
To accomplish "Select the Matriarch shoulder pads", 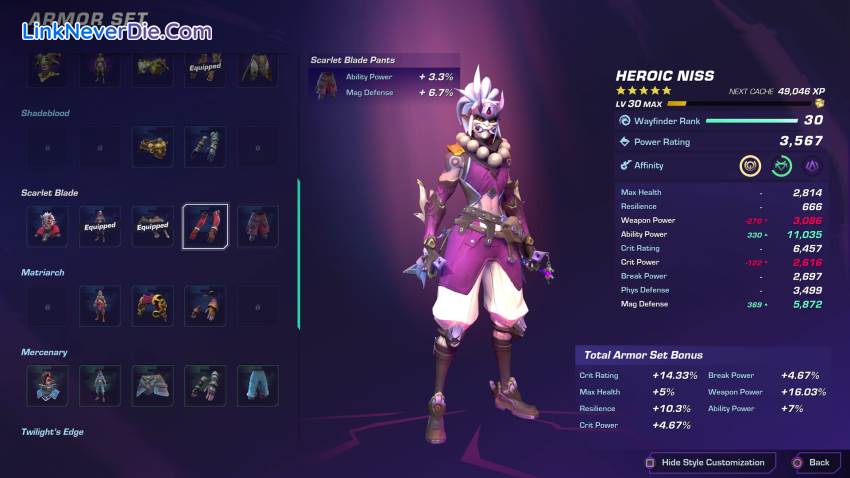I will (x=152, y=306).
